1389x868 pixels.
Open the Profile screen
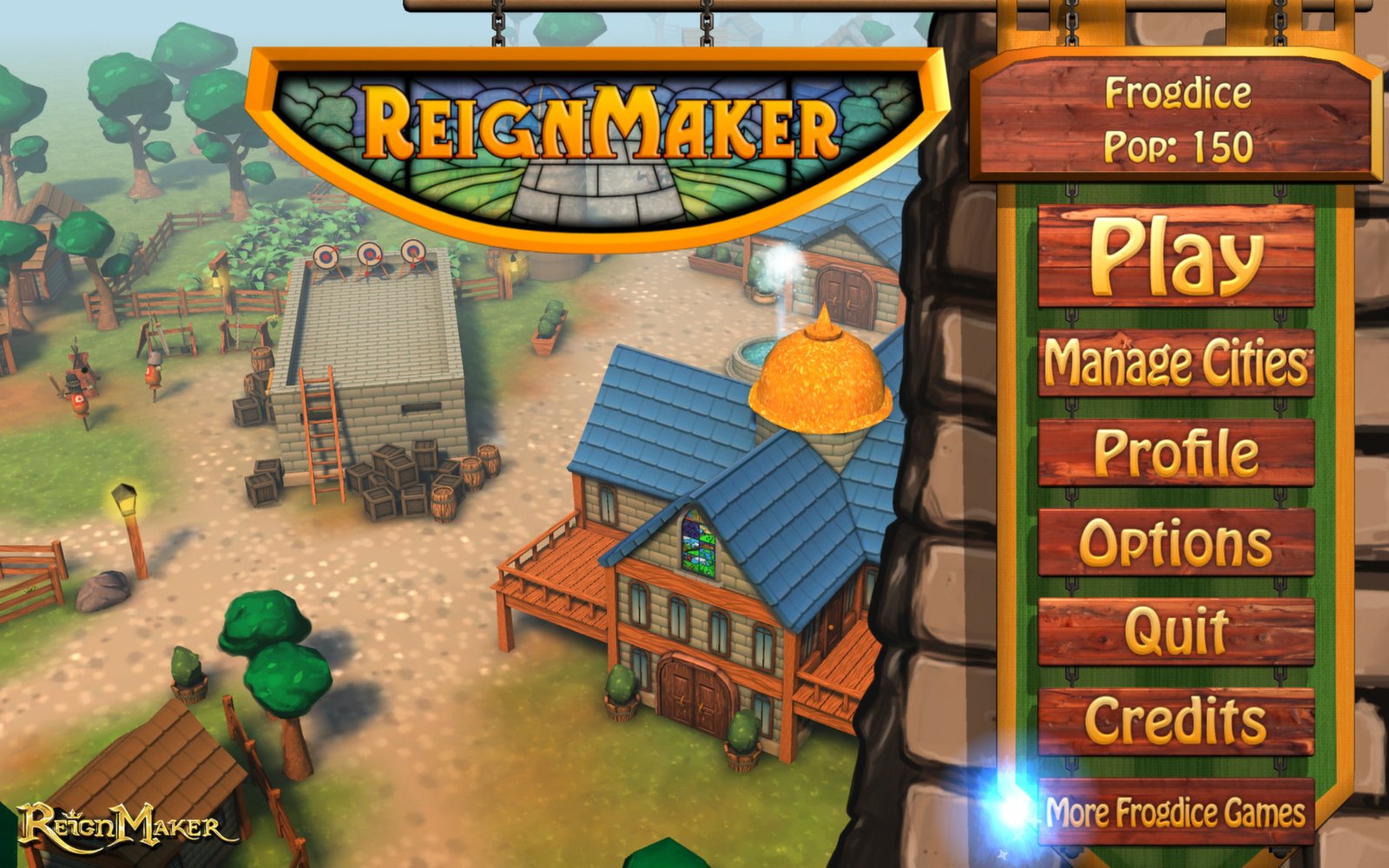[1175, 453]
